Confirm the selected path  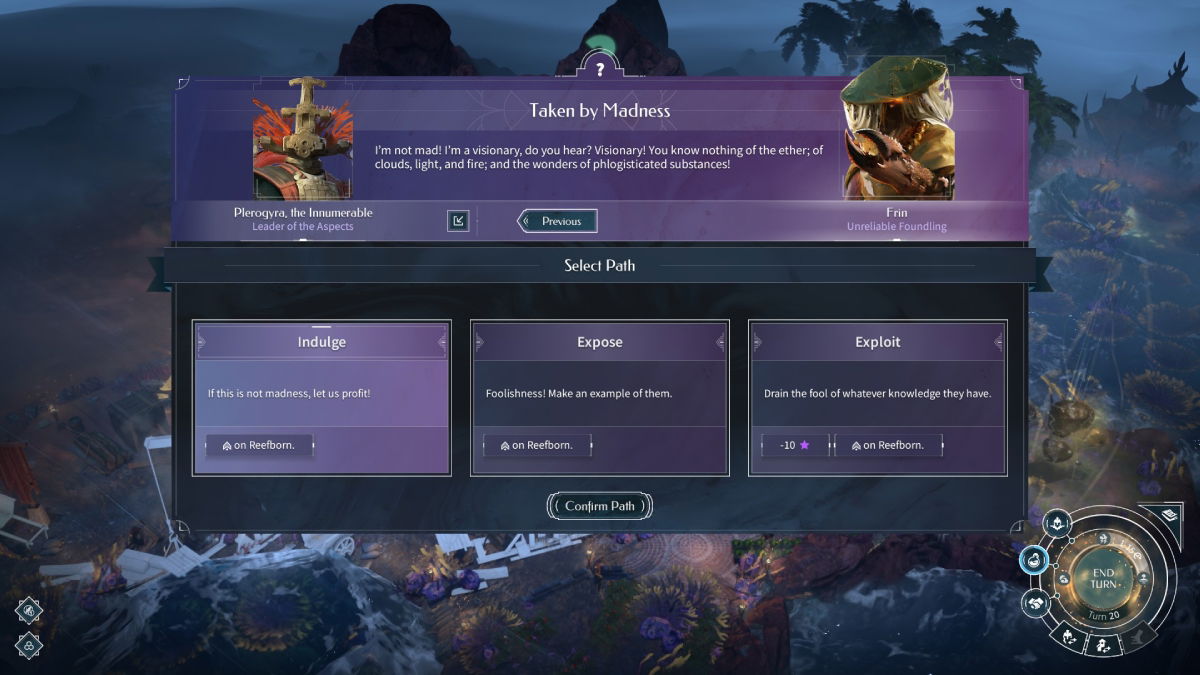(599, 506)
